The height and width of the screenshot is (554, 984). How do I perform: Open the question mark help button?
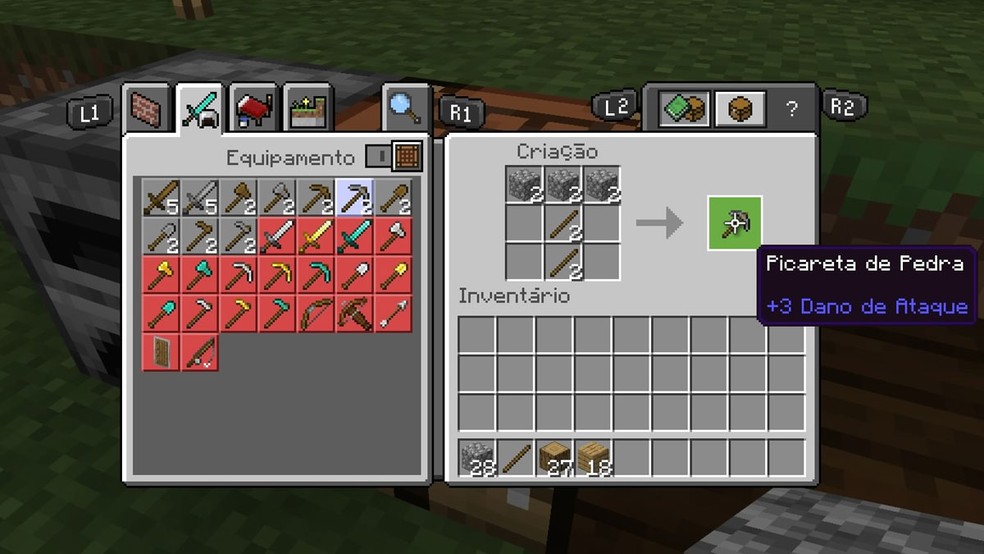click(792, 109)
